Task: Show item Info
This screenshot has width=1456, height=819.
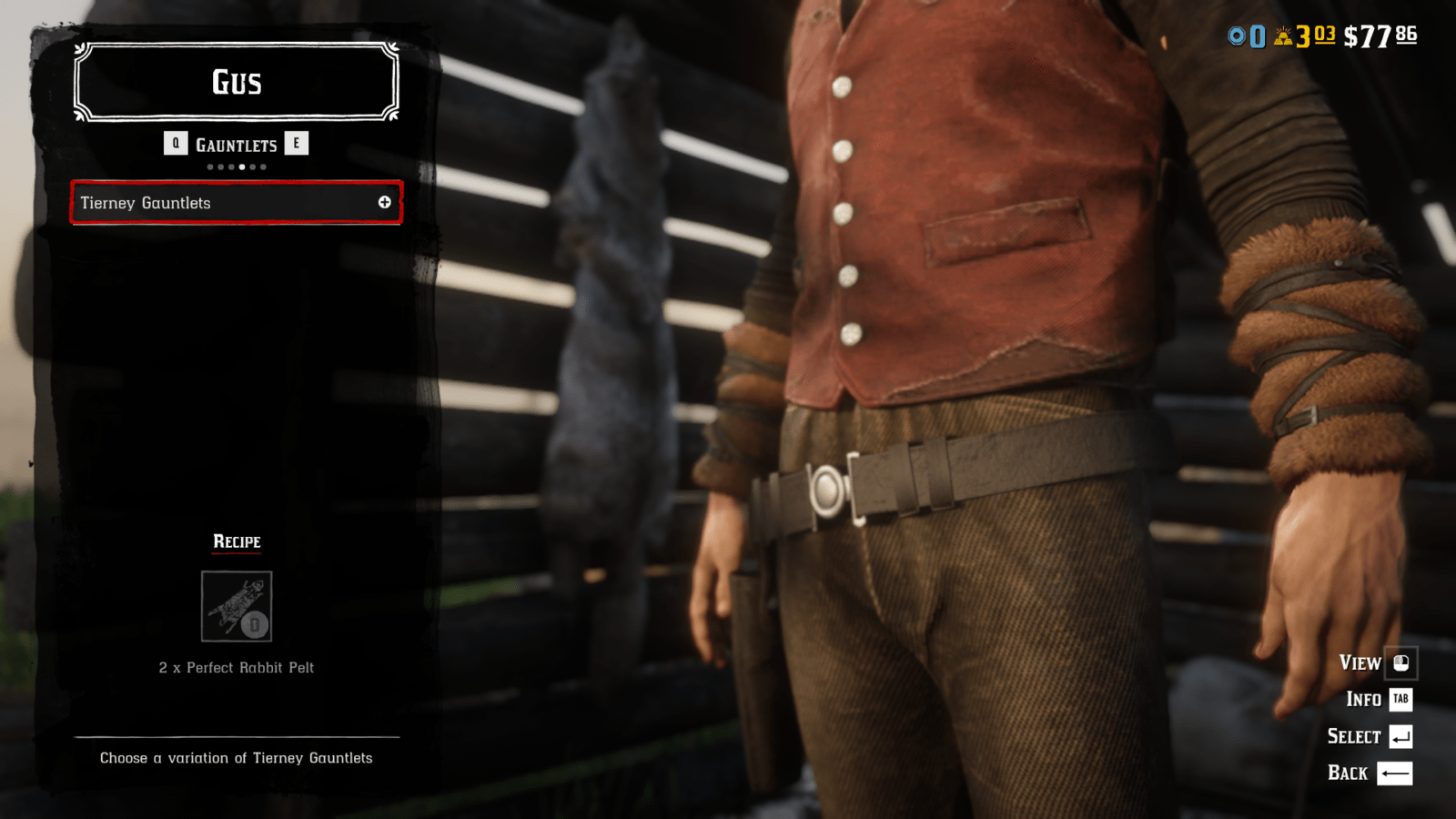Action: [1378, 699]
